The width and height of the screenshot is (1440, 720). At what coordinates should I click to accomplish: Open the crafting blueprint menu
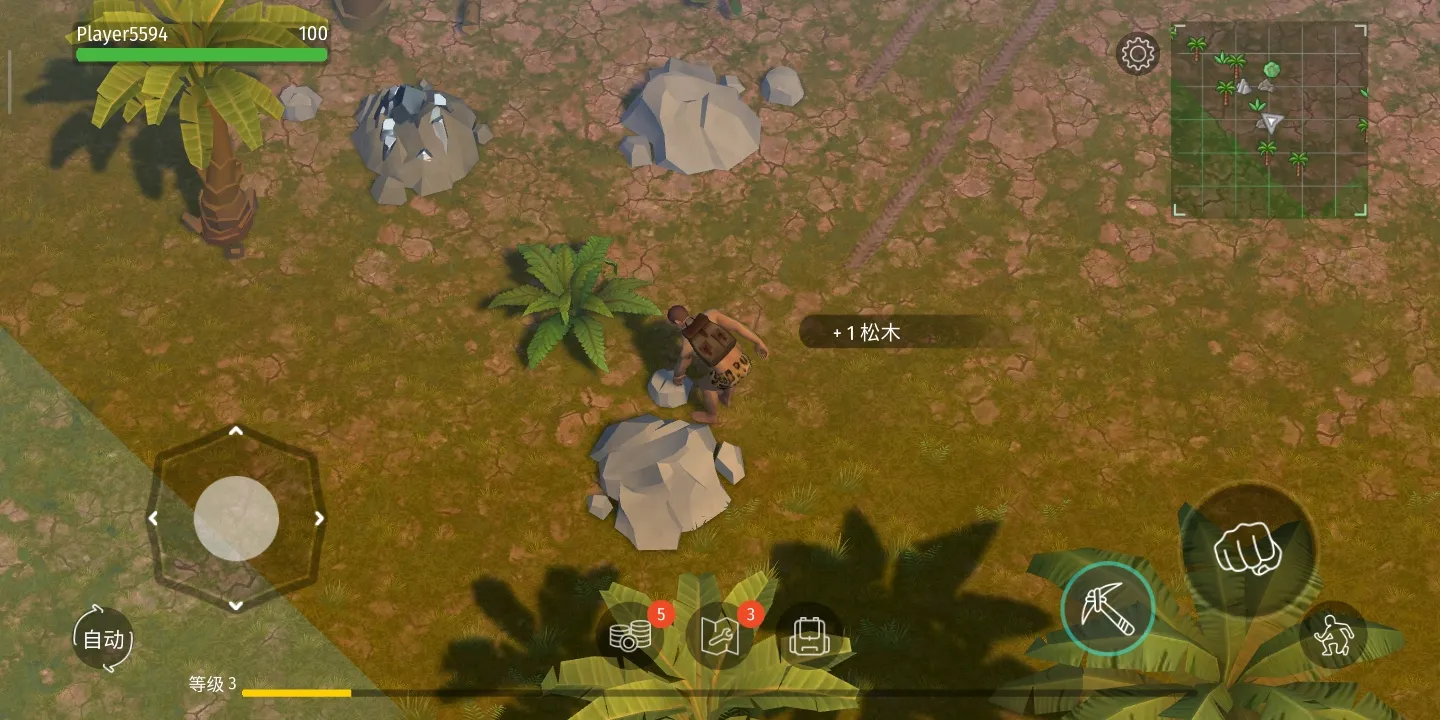[x=720, y=636]
